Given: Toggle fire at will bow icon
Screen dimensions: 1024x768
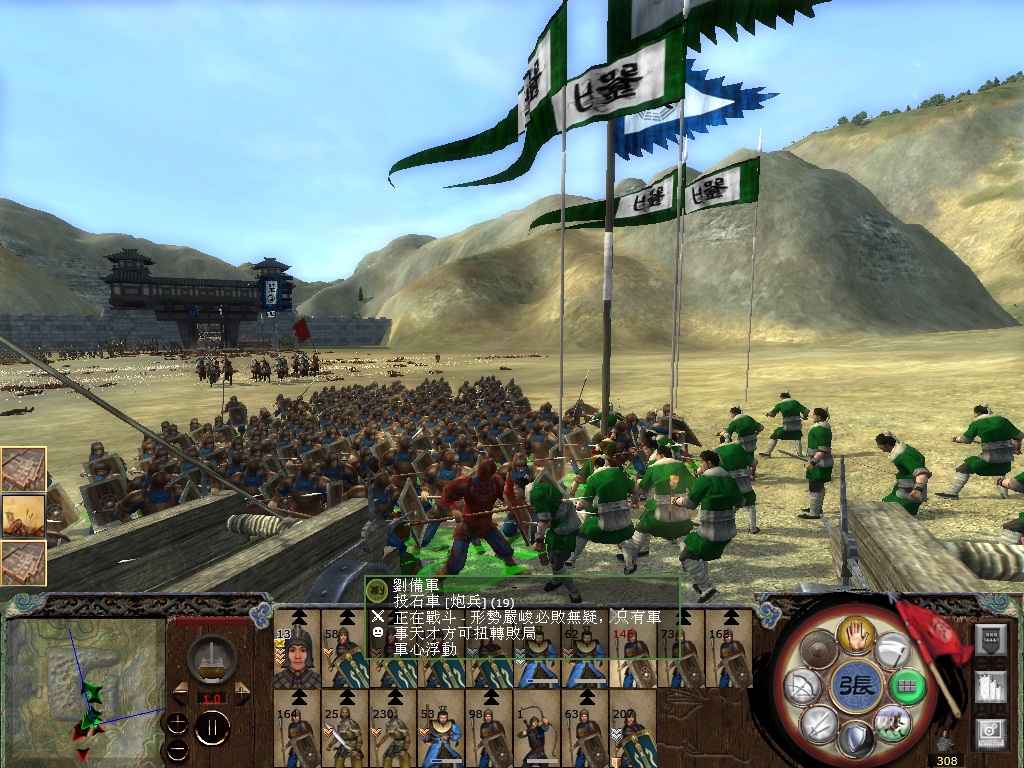Looking at the screenshot, I should coord(800,686).
